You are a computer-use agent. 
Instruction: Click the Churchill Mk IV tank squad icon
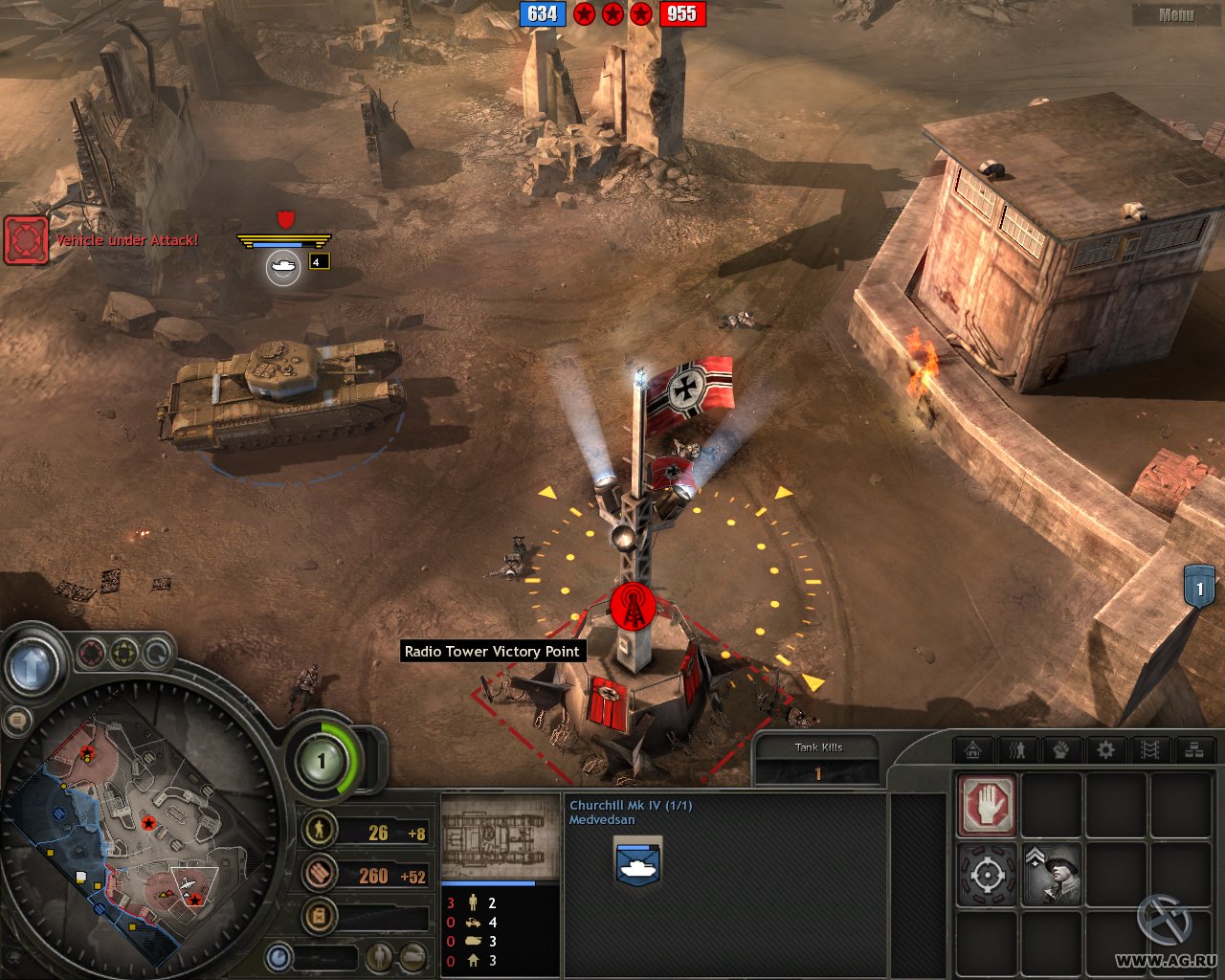637,859
